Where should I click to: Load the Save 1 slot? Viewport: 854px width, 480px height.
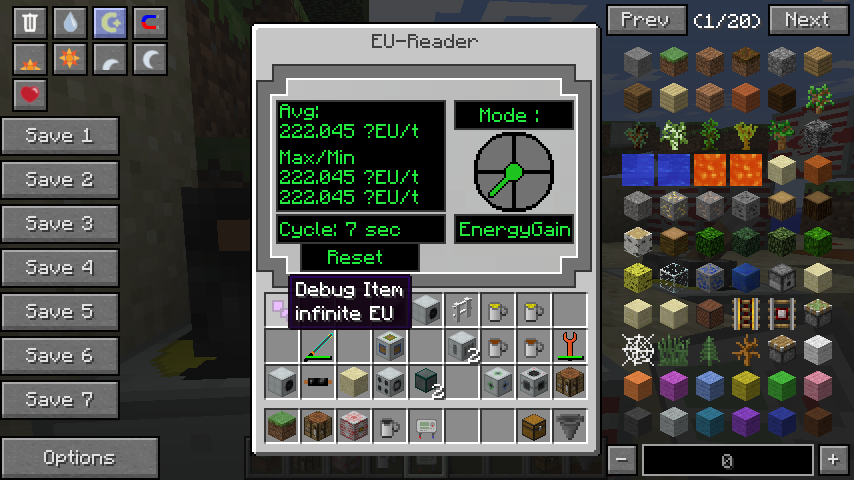click(x=60, y=136)
